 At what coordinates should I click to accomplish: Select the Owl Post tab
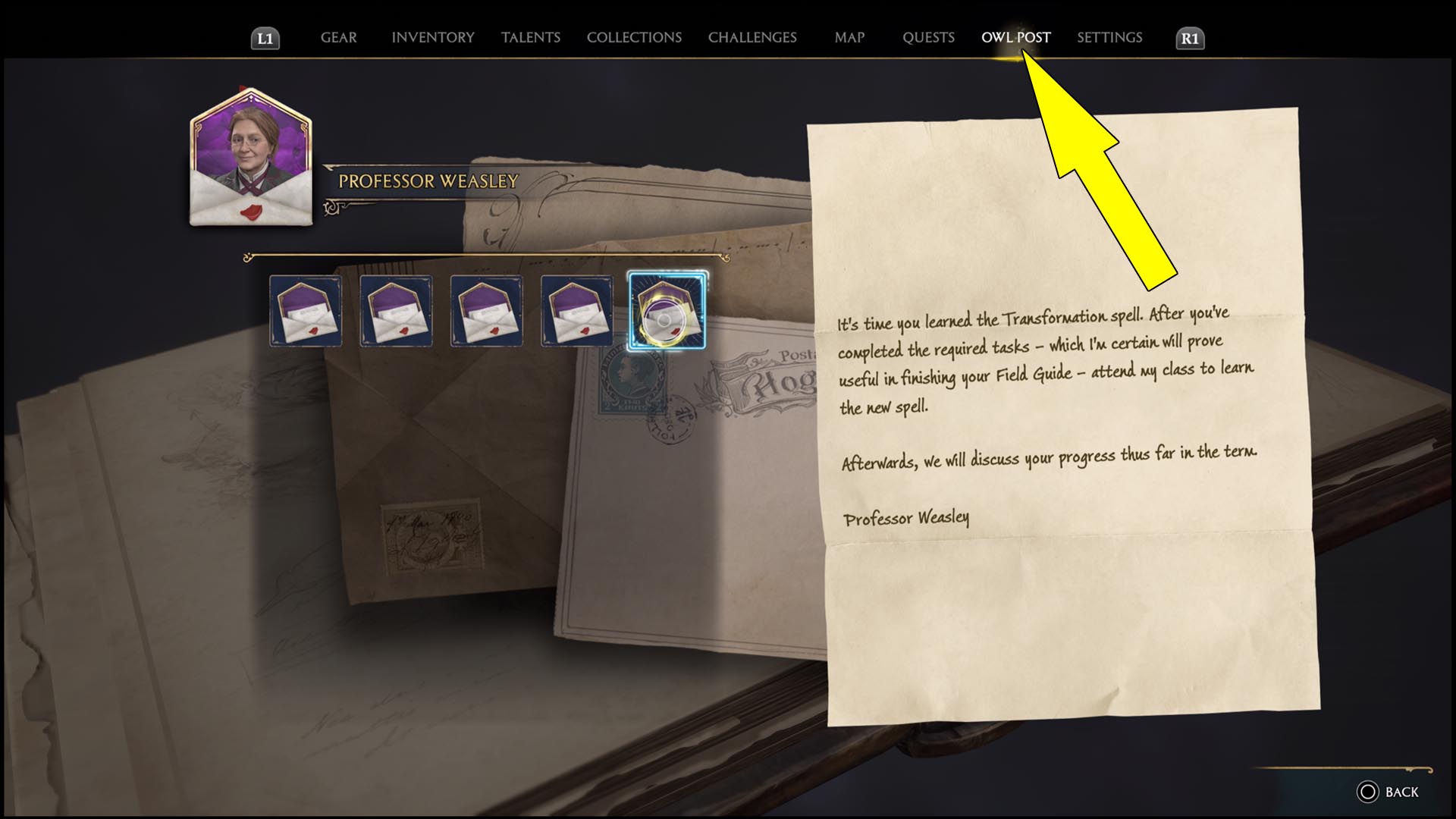(1015, 37)
